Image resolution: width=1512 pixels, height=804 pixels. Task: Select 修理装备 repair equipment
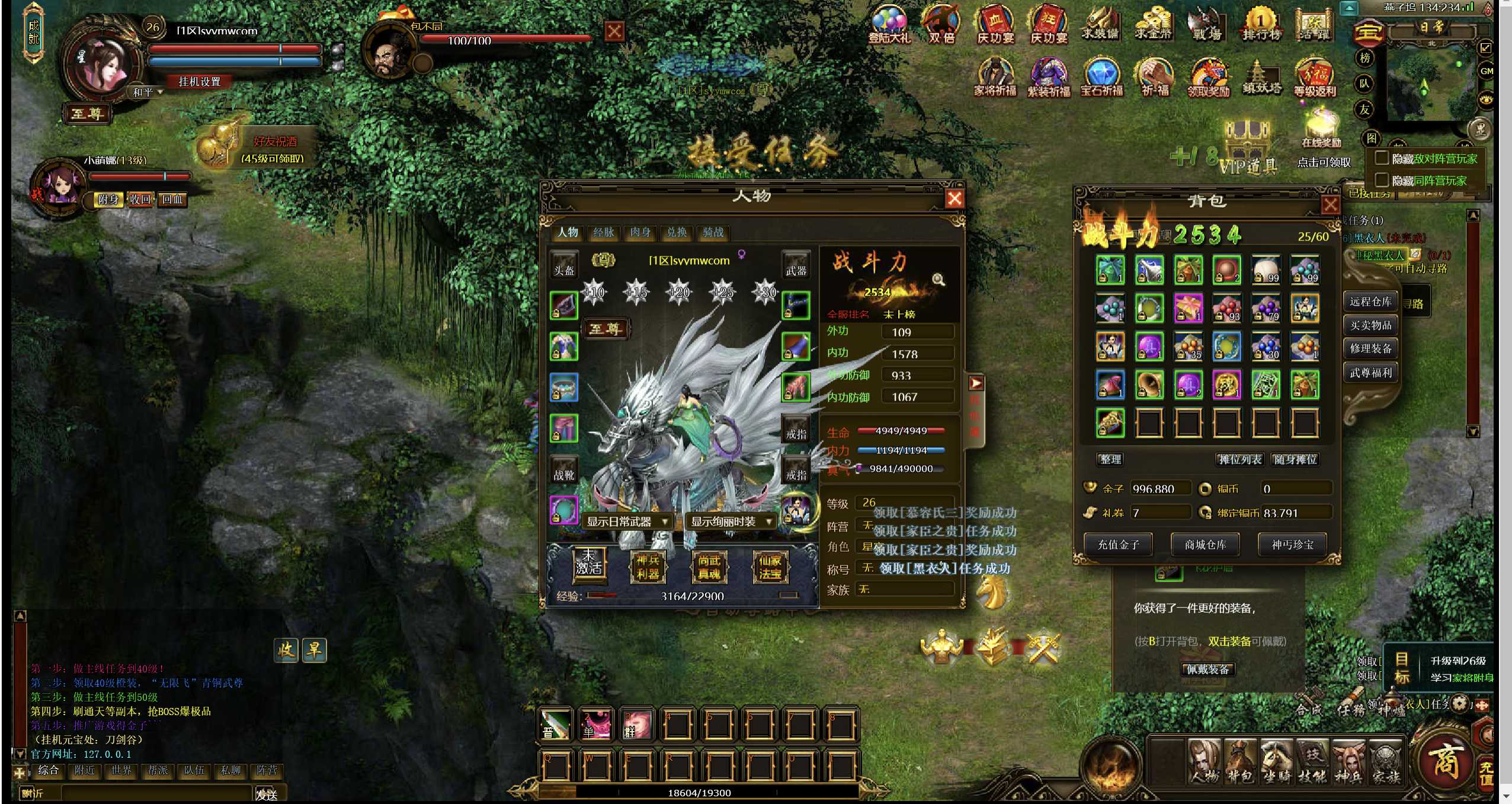click(1370, 348)
